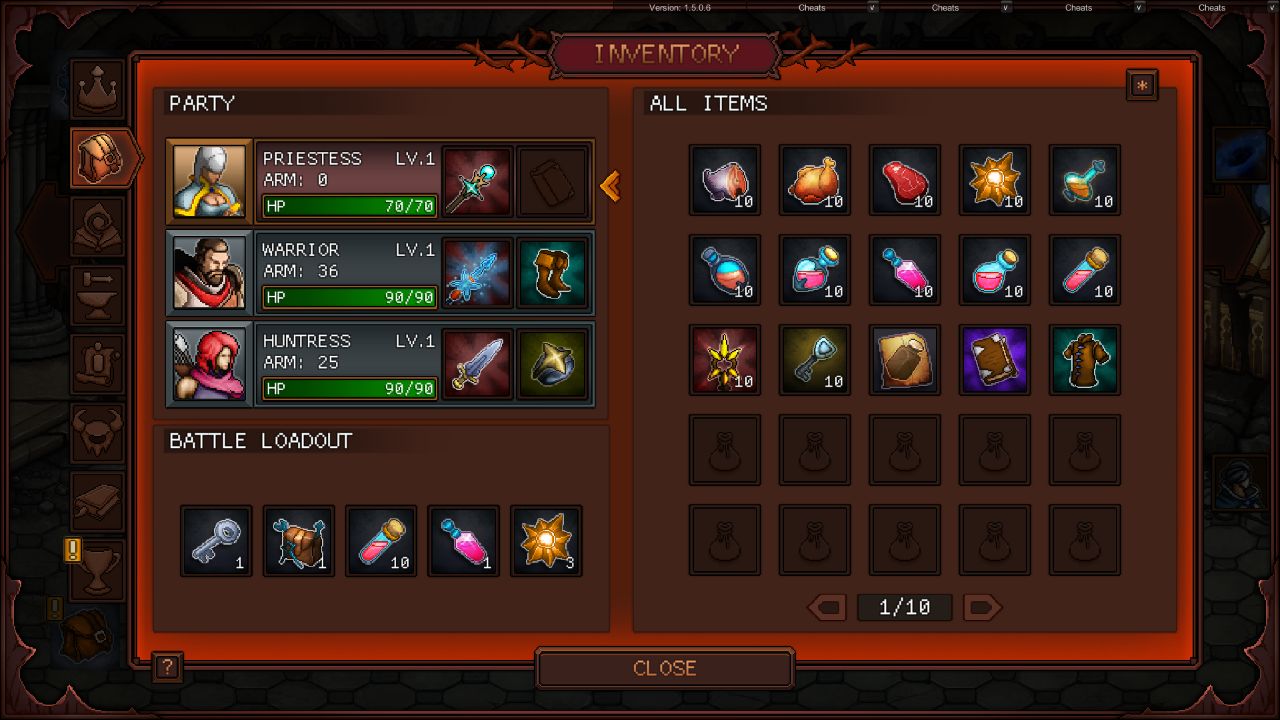Image resolution: width=1280 pixels, height=720 pixels.
Task: Open the hooded figure icon in sidebar
Action: 97,225
